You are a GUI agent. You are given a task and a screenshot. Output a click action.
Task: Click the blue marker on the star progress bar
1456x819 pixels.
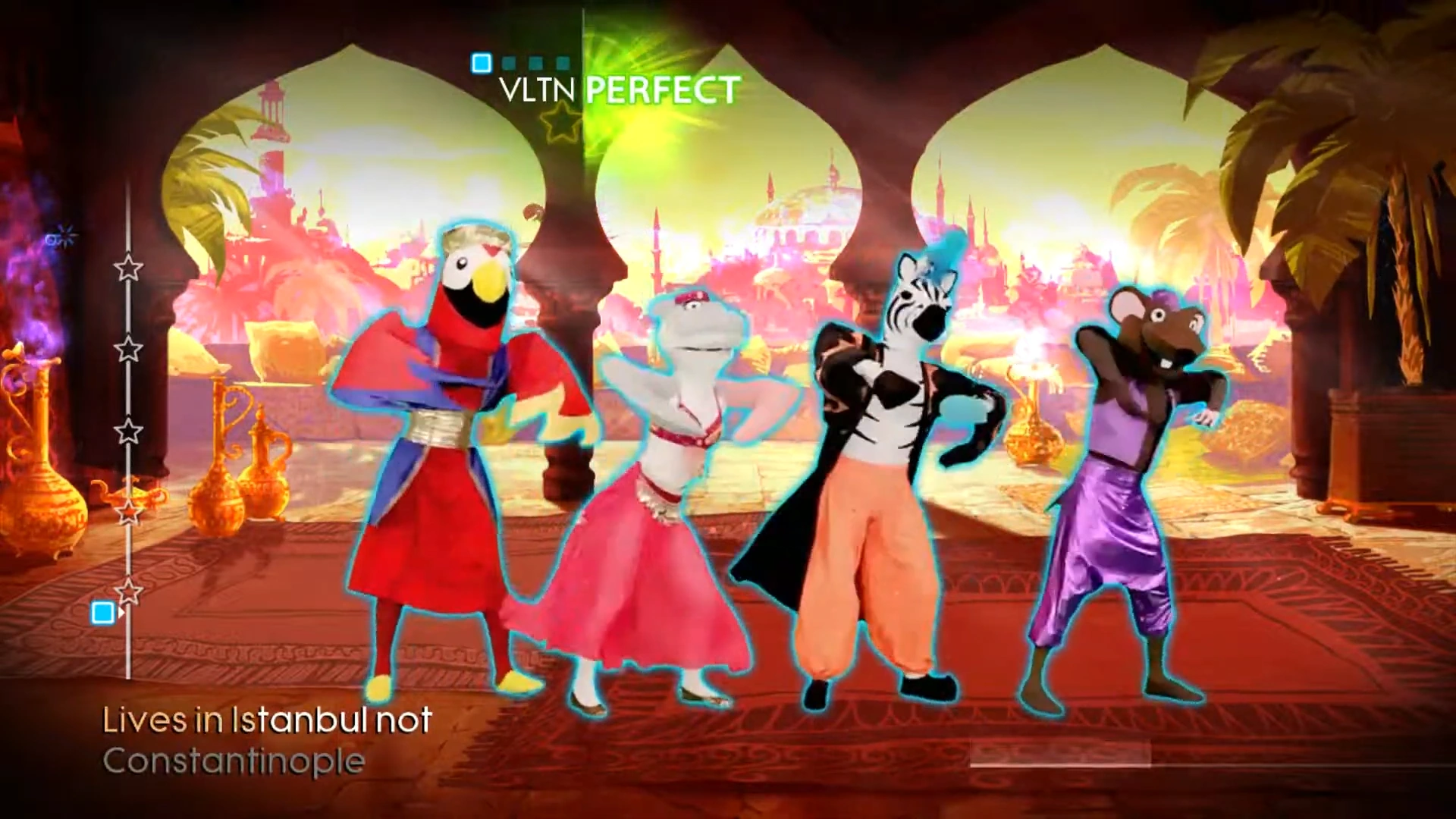[x=103, y=610]
